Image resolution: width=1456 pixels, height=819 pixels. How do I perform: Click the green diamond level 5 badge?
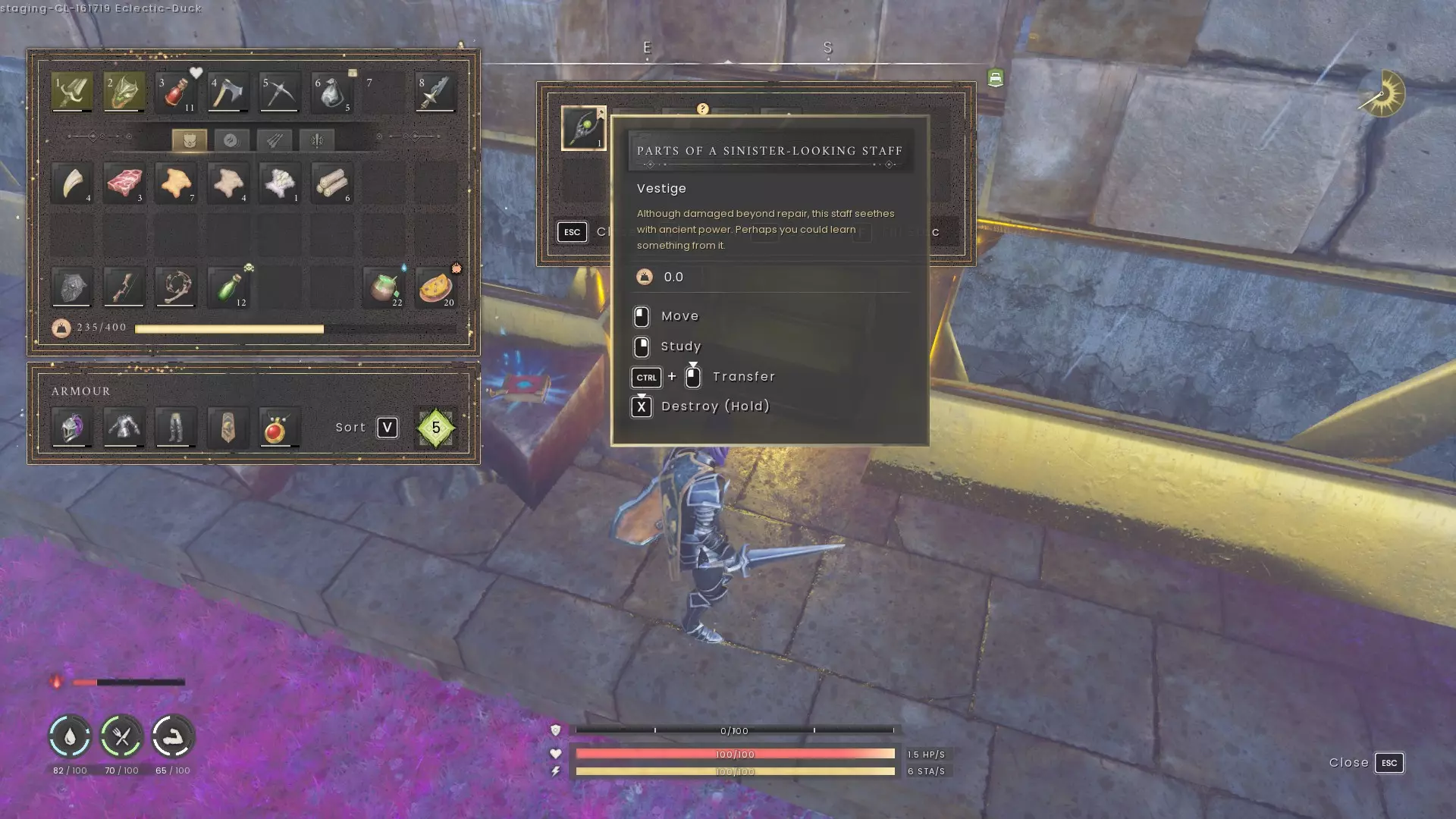pyautogui.click(x=435, y=428)
